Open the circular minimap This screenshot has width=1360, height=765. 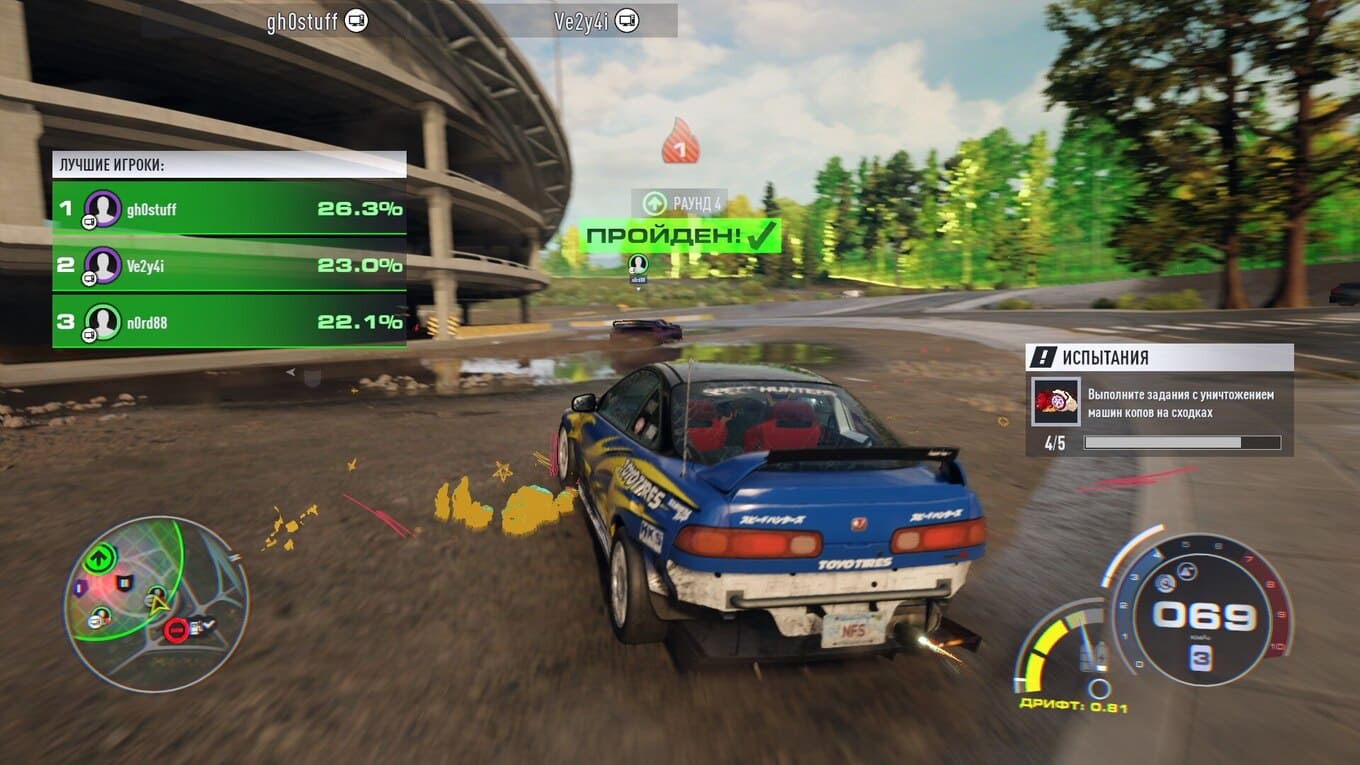pos(155,604)
